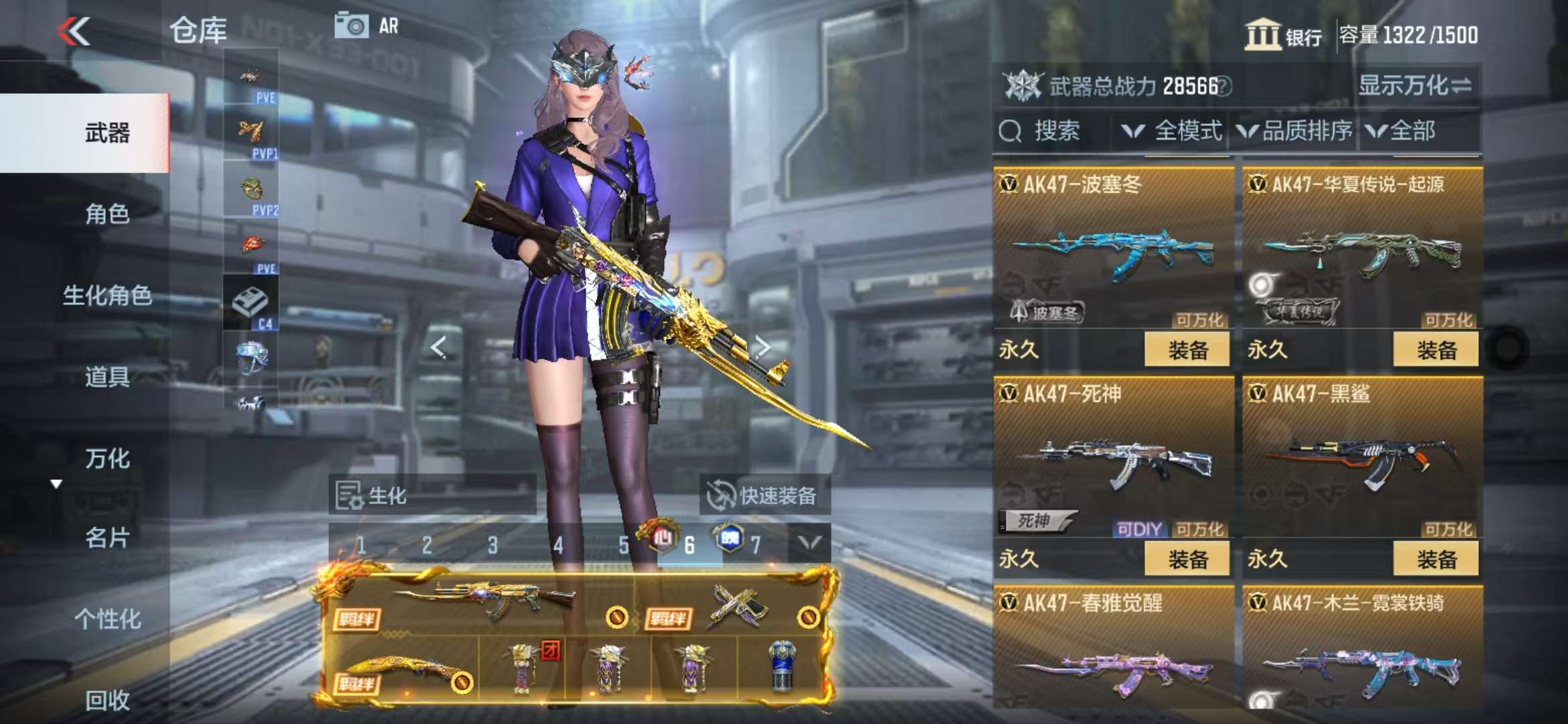Open the 角色 category

[x=107, y=214]
